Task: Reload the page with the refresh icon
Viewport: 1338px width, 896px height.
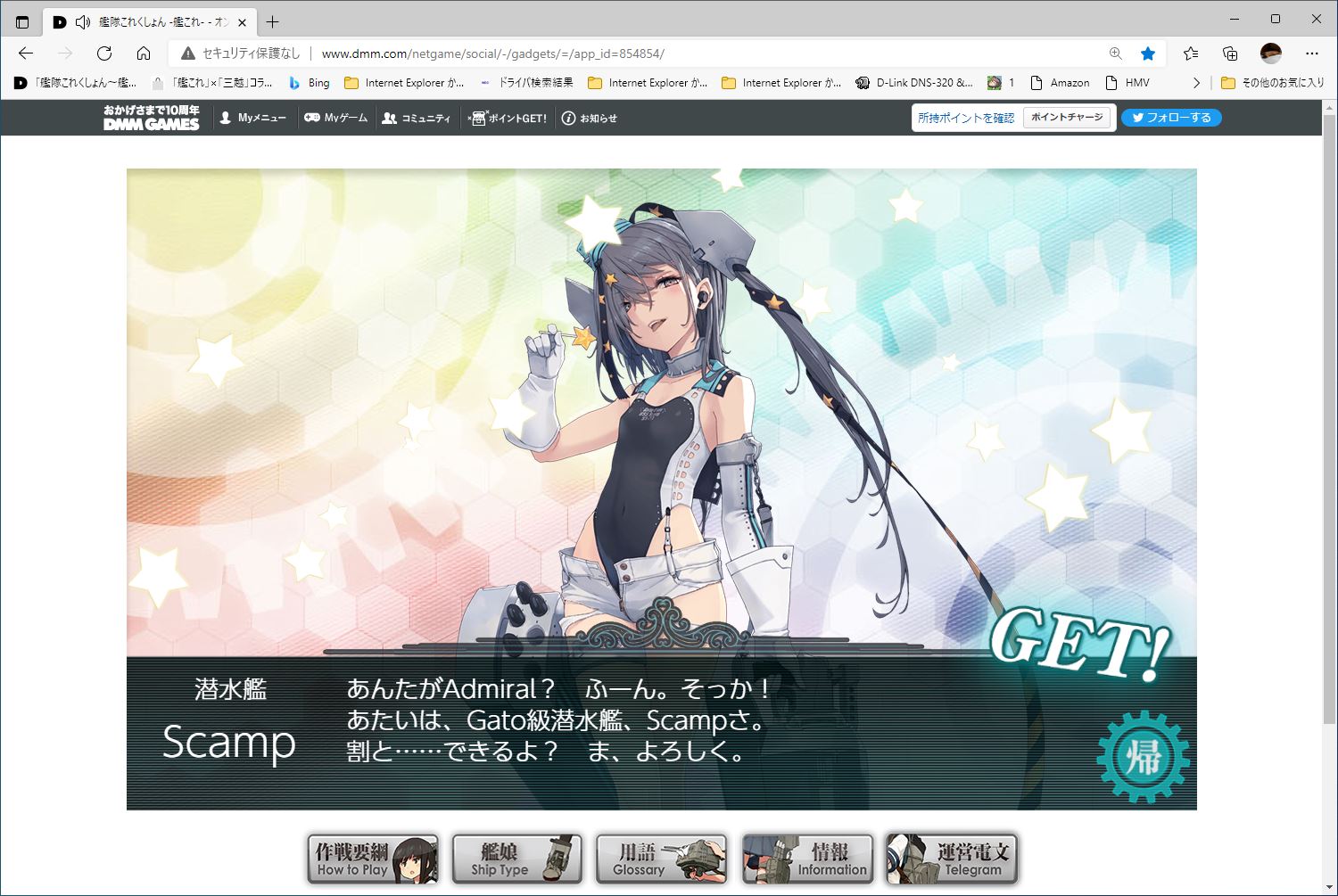Action: (104, 53)
